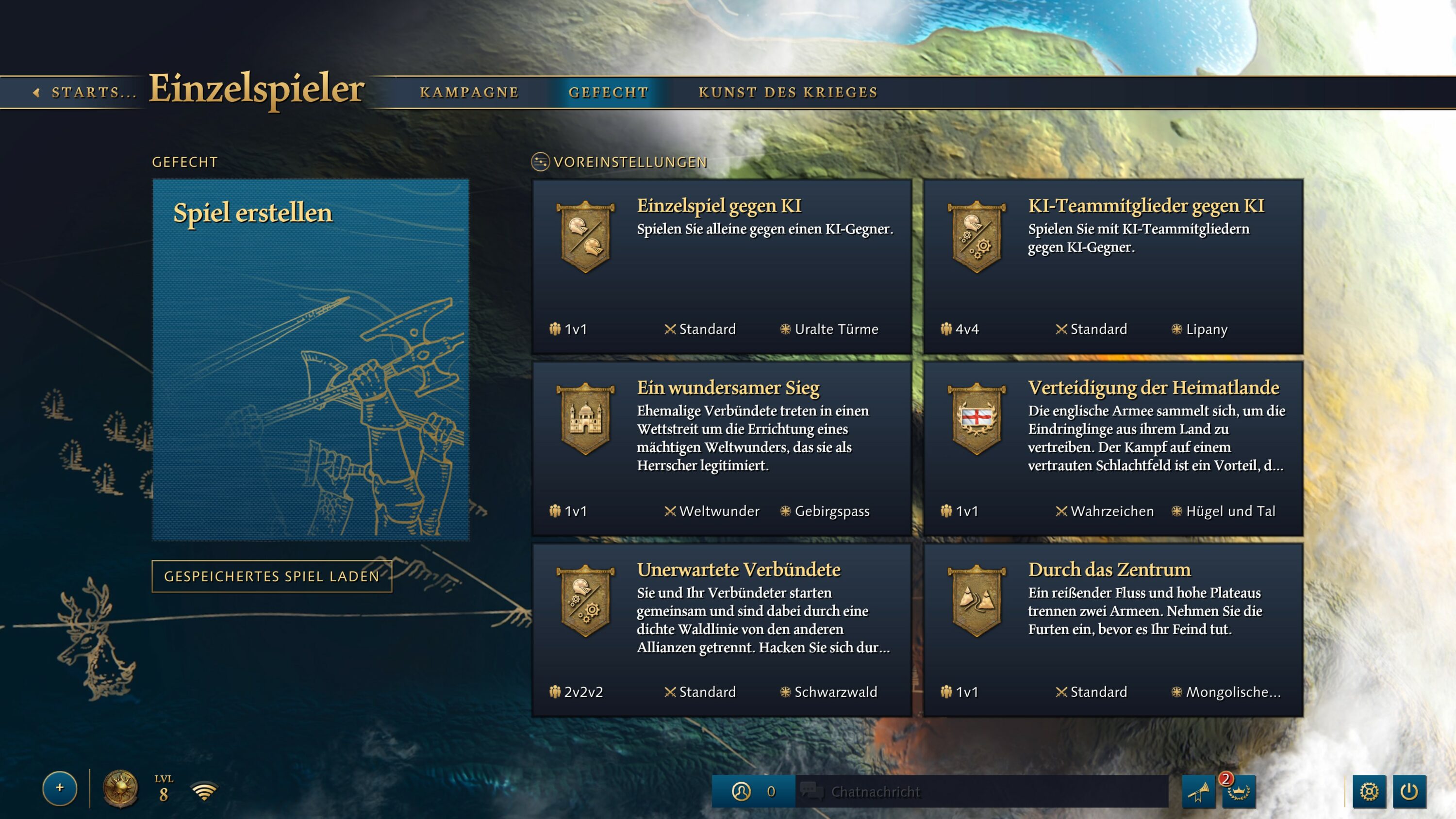Go back to the Starts menu
The height and width of the screenshot is (819, 1456).
click(85, 92)
